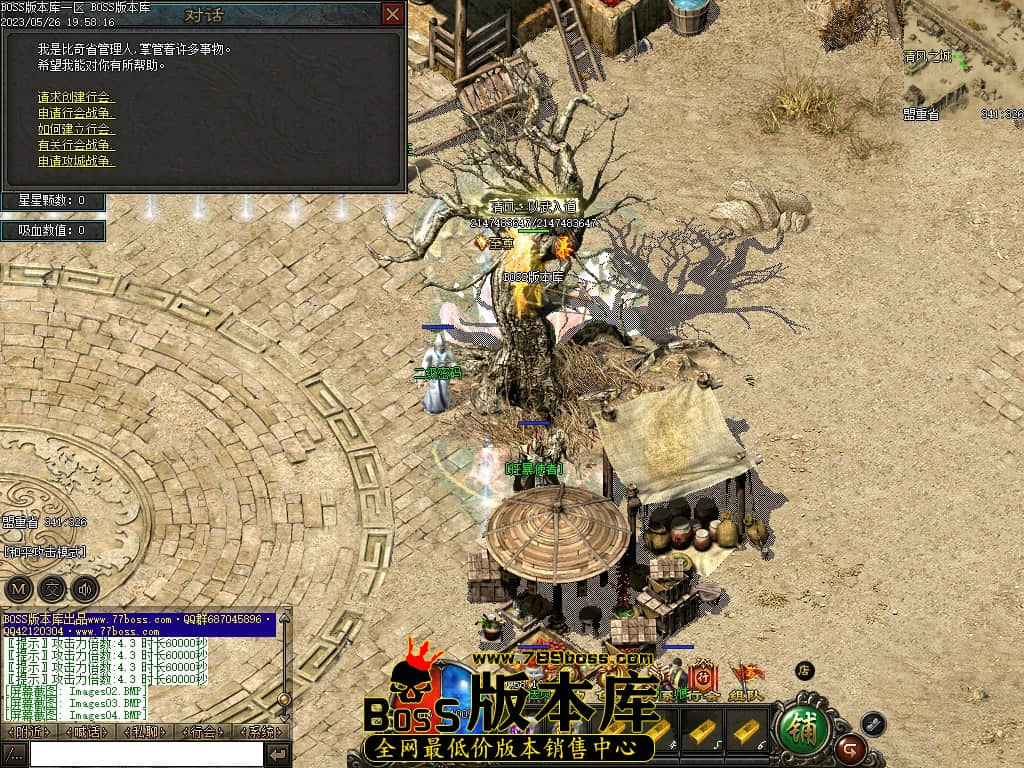The width and height of the screenshot is (1024, 768).
Task: Pick the 如何建立行会 dialogue option
Action: (76, 129)
